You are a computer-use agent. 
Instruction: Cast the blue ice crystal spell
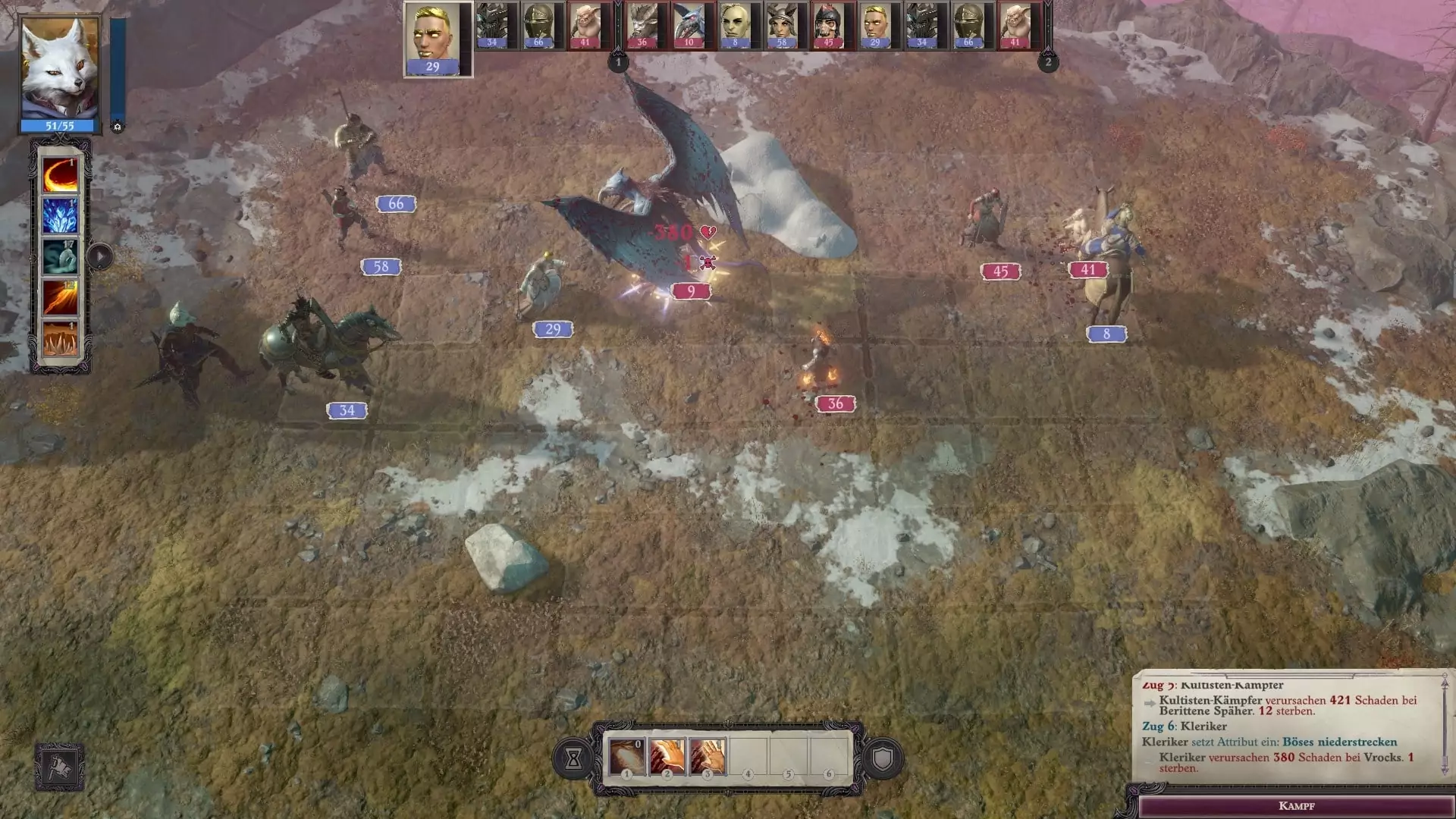[x=60, y=216]
